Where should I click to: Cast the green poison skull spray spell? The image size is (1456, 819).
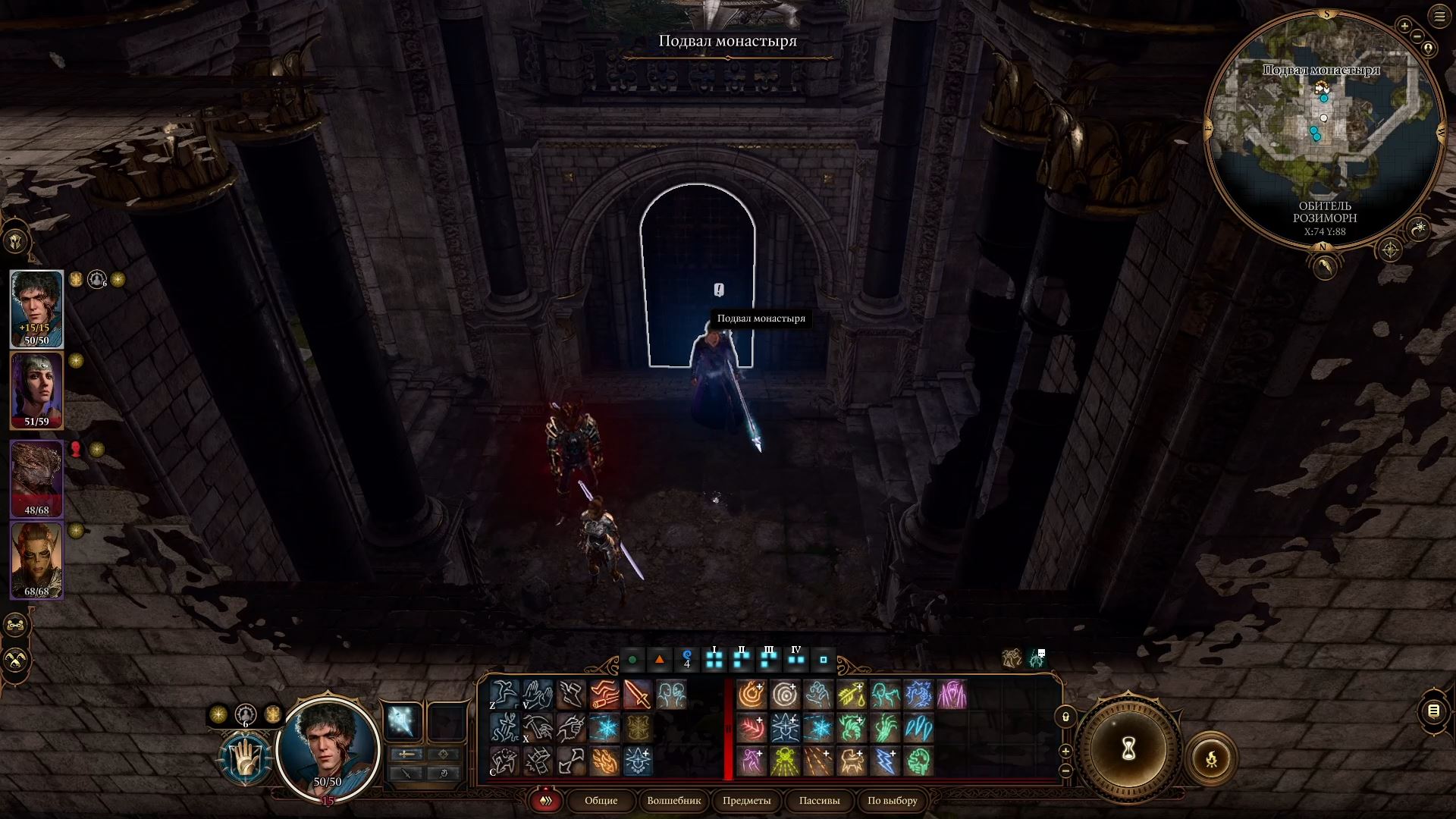pos(785,761)
